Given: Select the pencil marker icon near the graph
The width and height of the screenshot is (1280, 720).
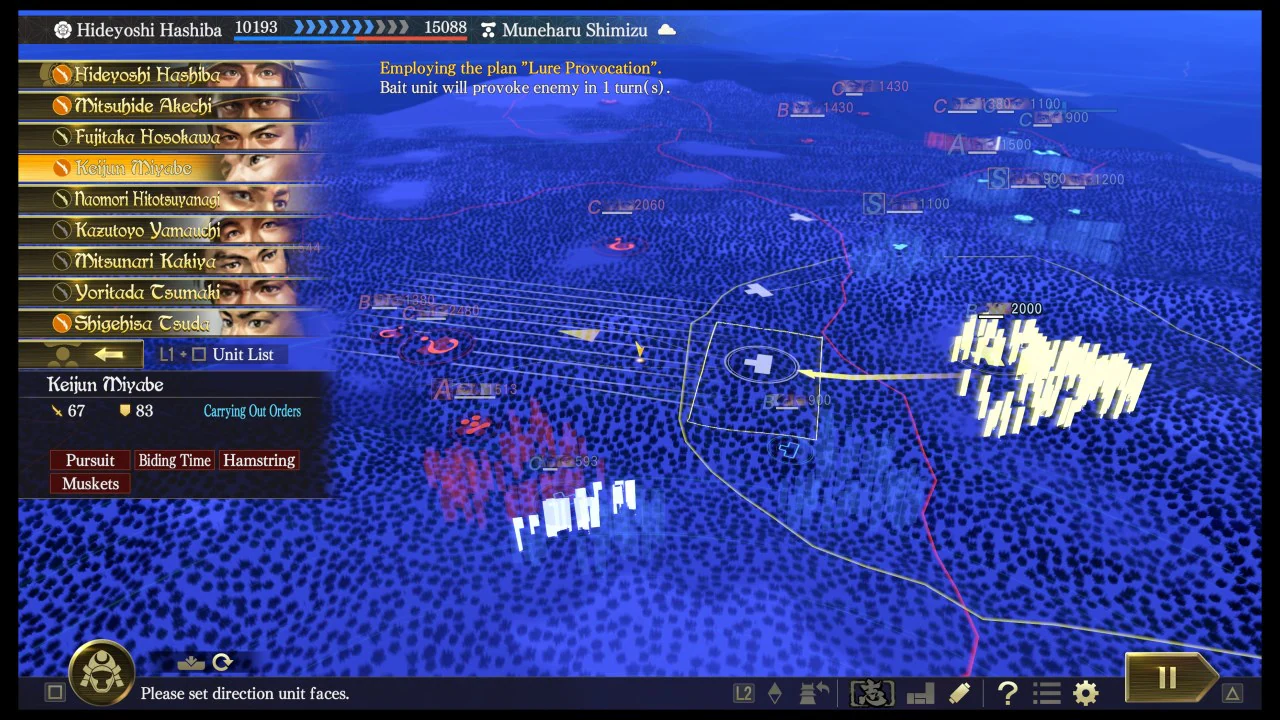Looking at the screenshot, I should pos(958,692).
